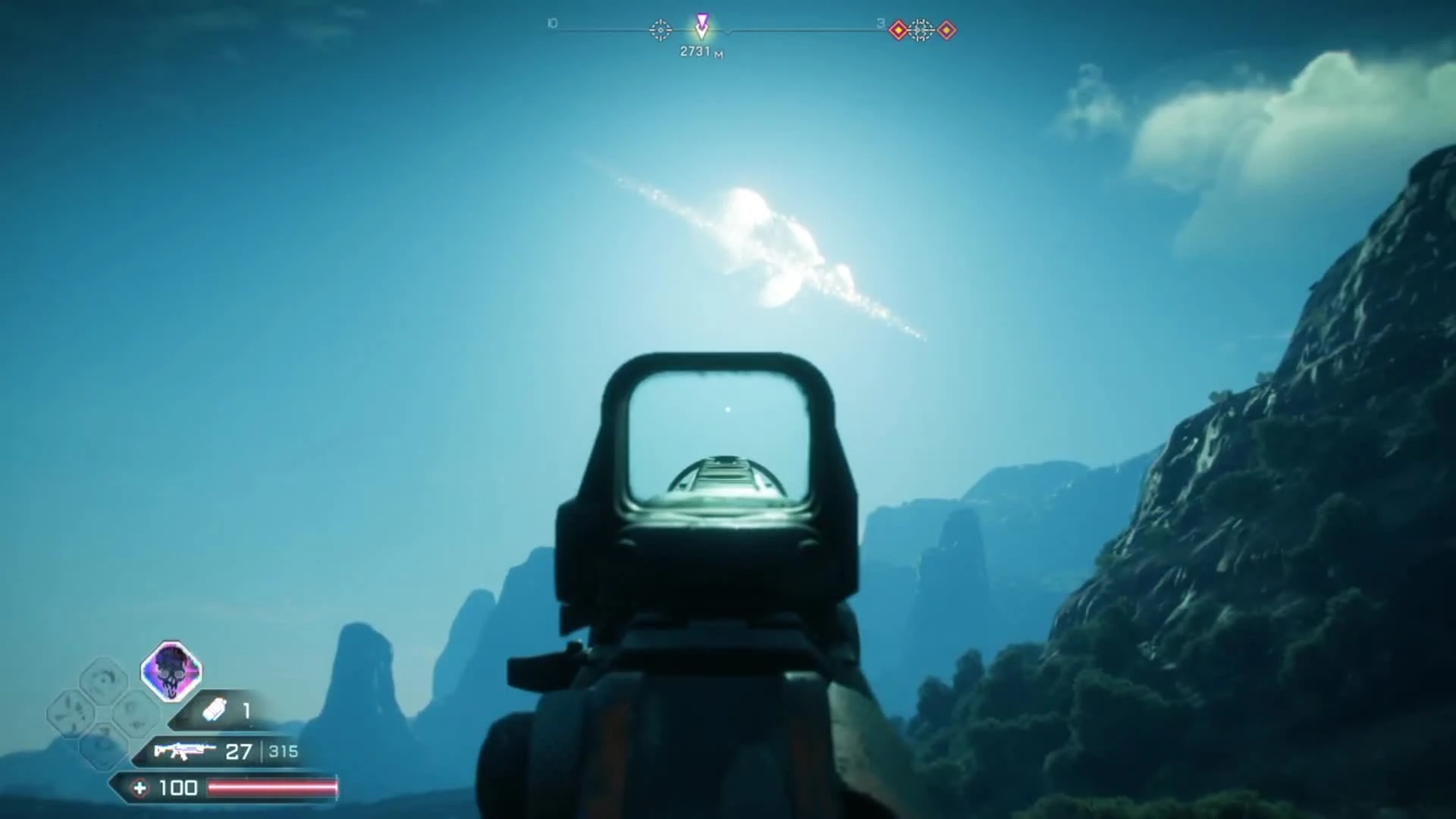Toggle the leftmost hexagonal ability slot
The height and width of the screenshot is (819, 1456).
click(x=68, y=713)
